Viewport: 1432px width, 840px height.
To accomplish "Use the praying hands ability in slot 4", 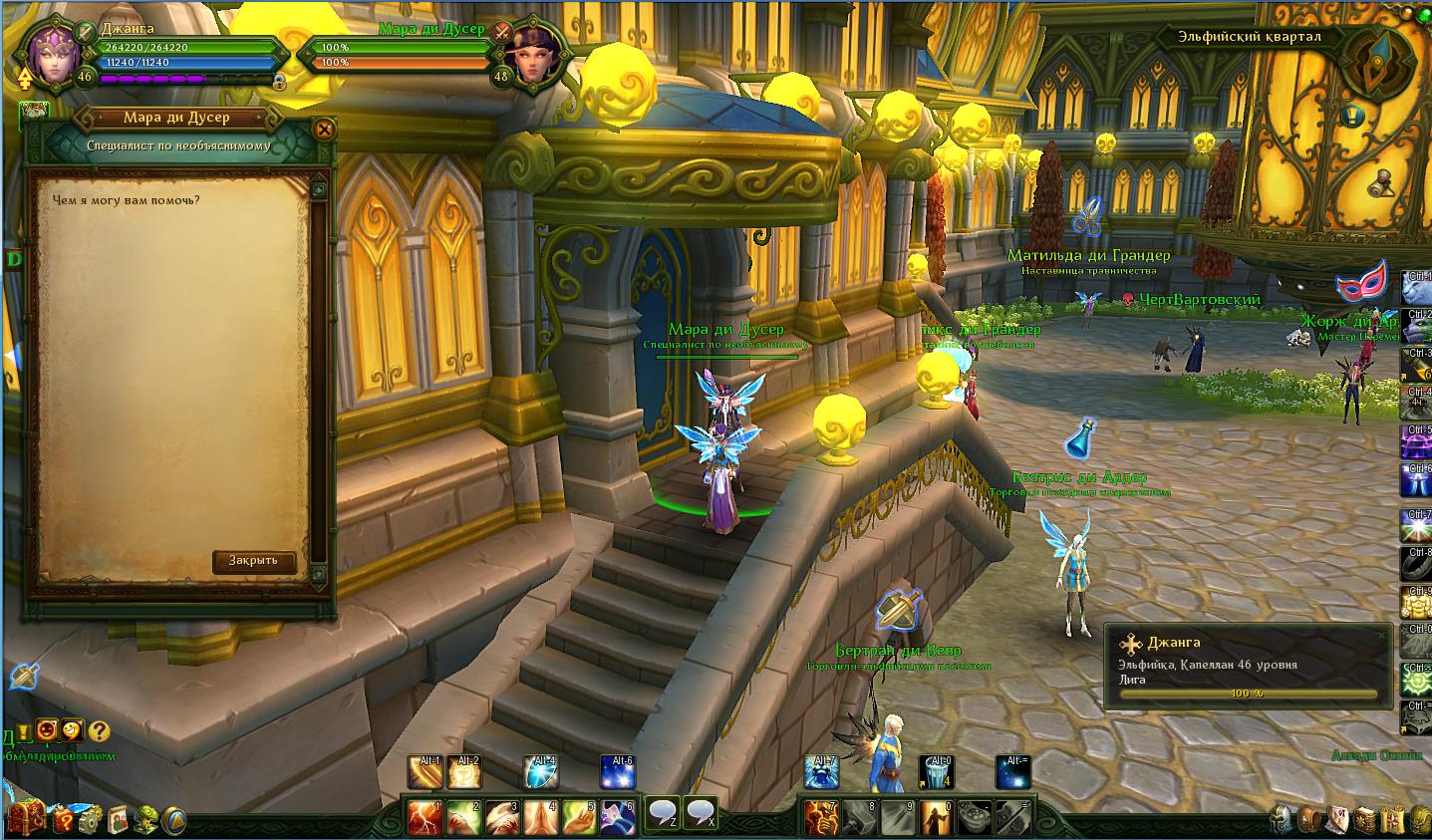I will coord(541,818).
